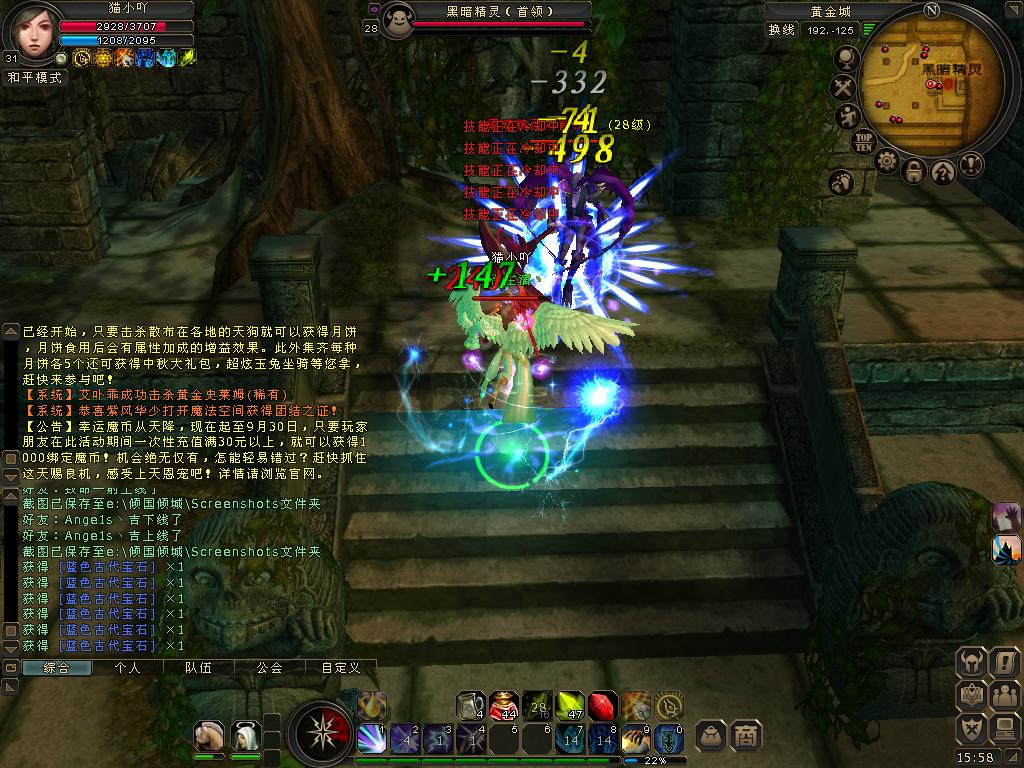The image size is (1024, 768).
Task: Click the 和平模式 combat mode label
Action: pos(35,77)
